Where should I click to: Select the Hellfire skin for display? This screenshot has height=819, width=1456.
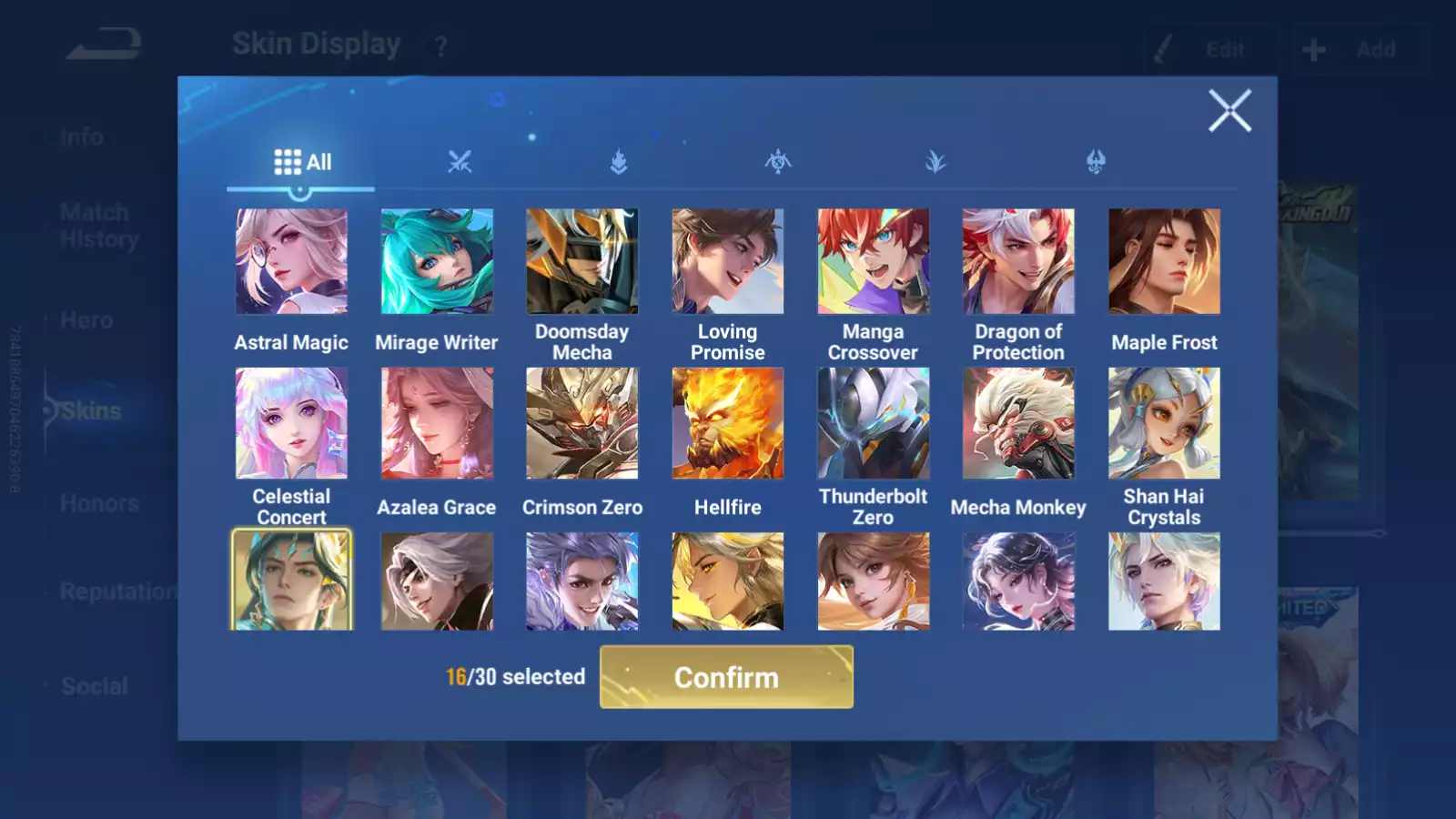pyautogui.click(x=727, y=423)
